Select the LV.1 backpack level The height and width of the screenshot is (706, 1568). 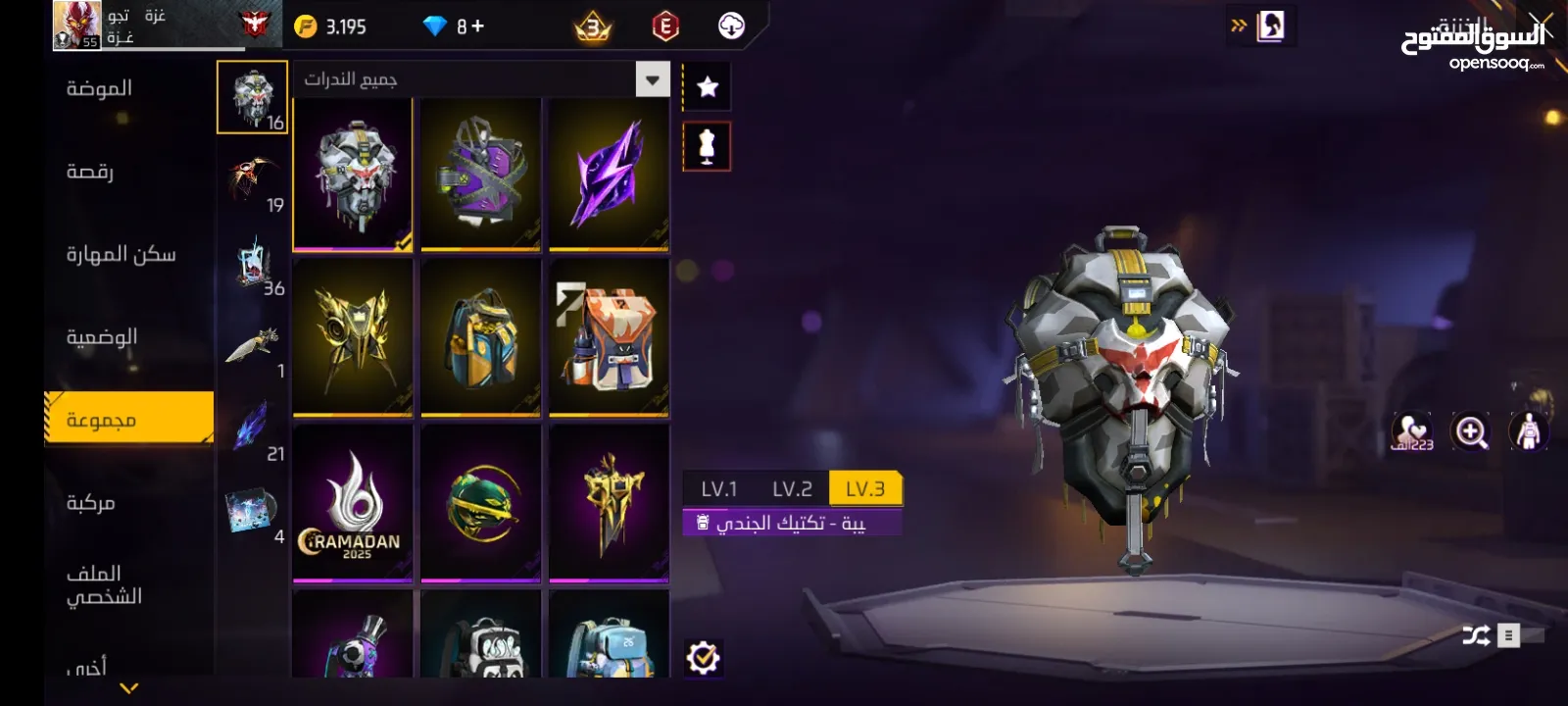click(718, 488)
